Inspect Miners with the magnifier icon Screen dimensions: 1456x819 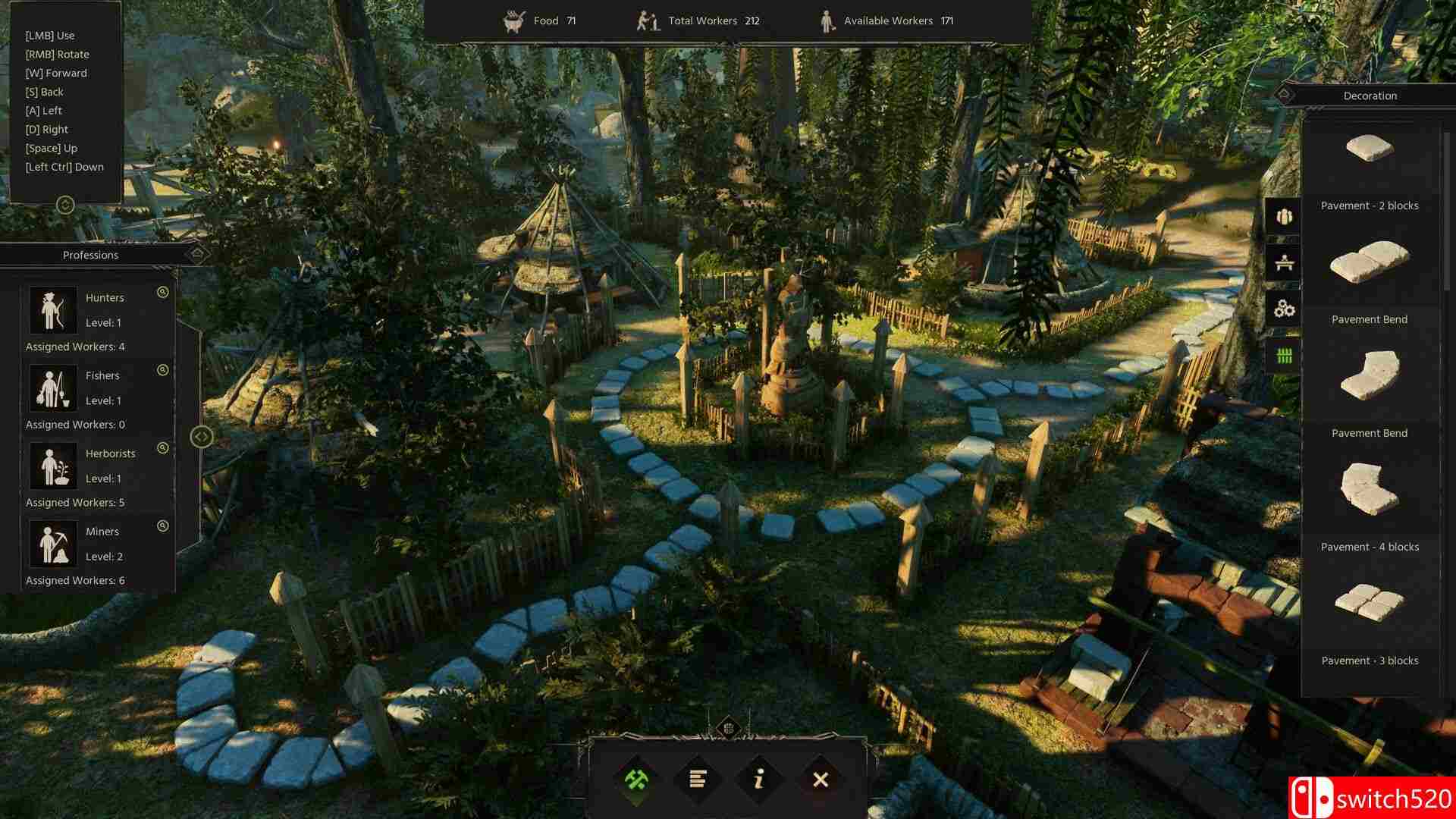tap(162, 526)
